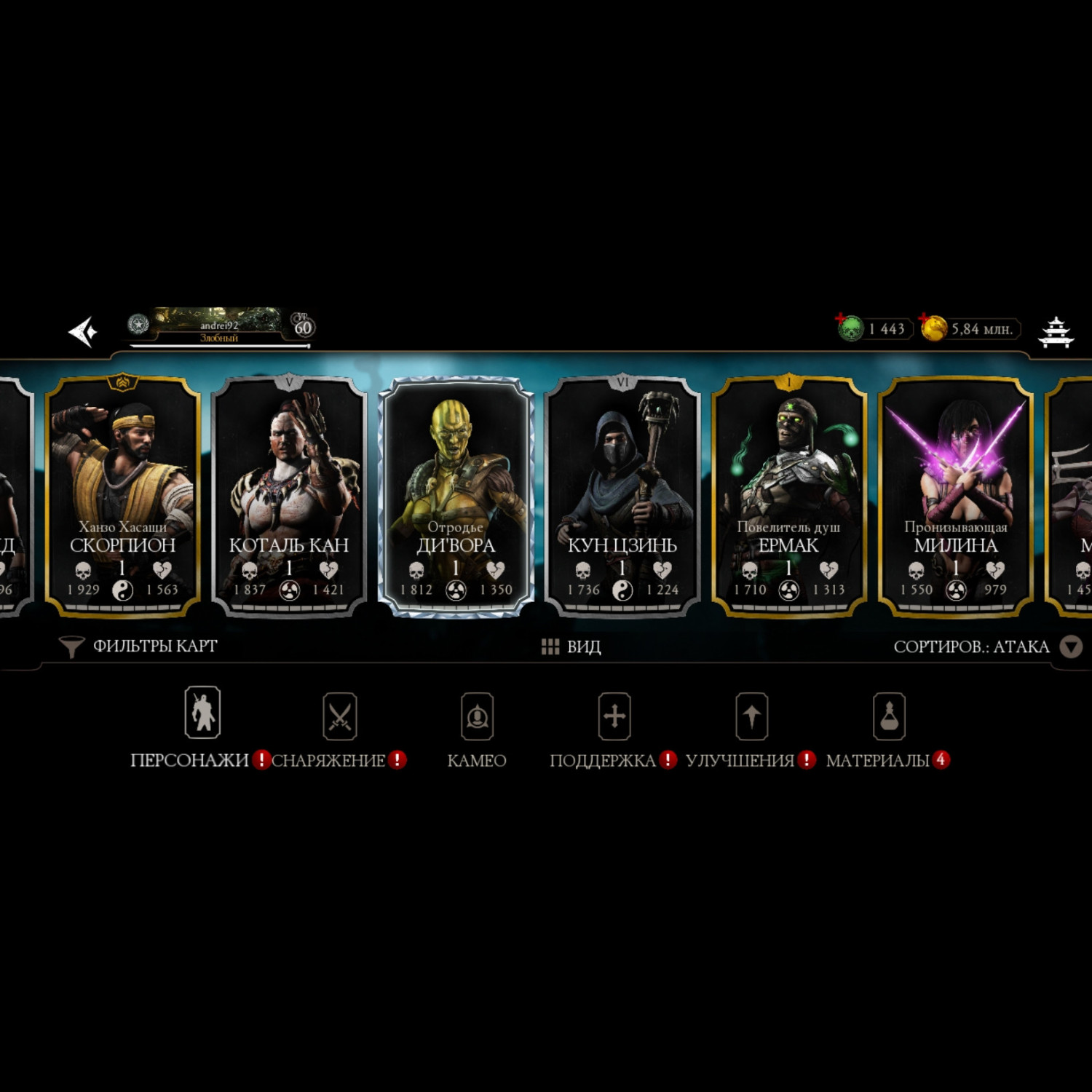Show the Поддержка tab
The image size is (1092, 1092).
click(614, 728)
